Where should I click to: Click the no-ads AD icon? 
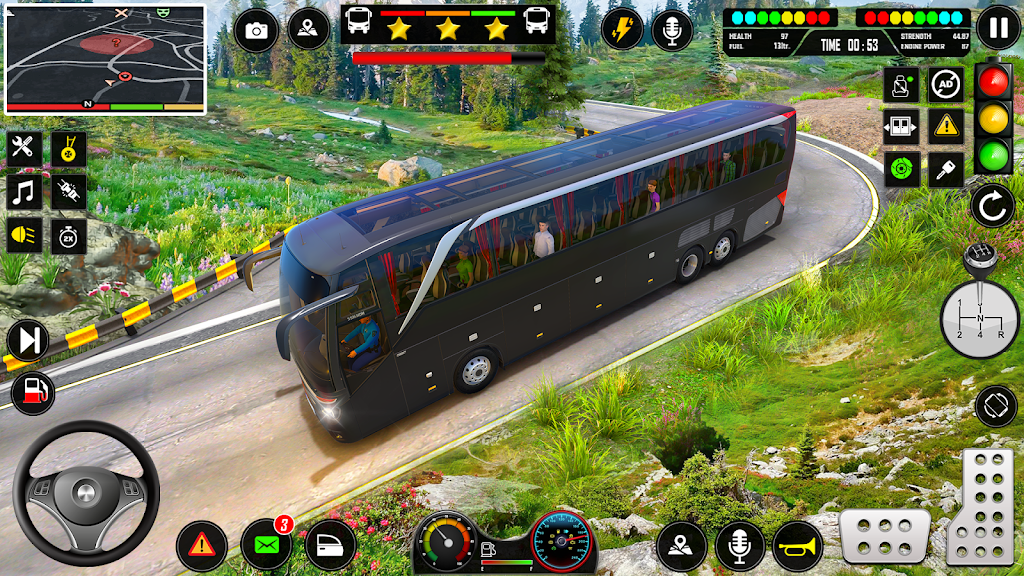click(x=945, y=85)
